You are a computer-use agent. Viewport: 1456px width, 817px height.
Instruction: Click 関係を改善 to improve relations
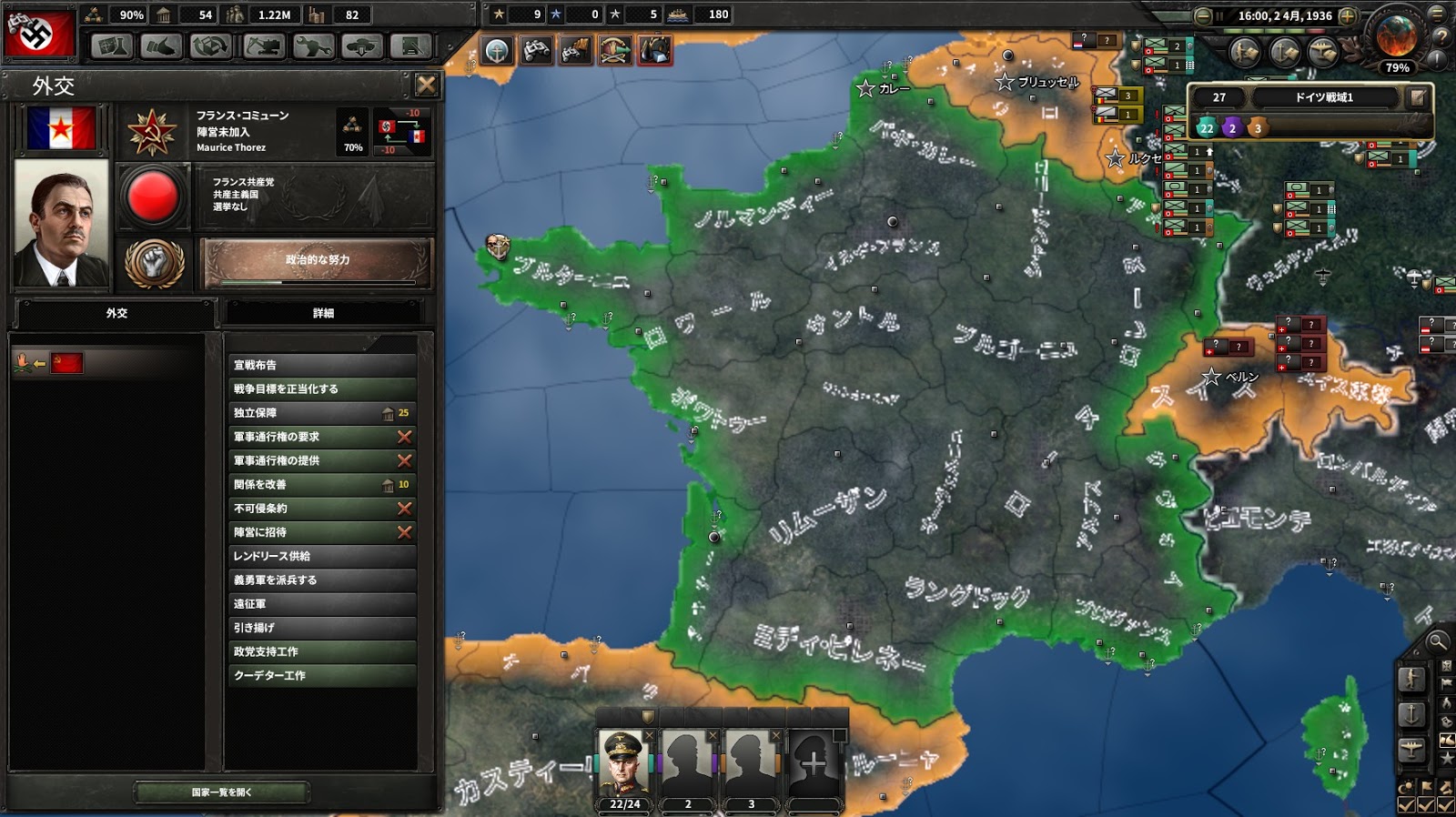(x=323, y=485)
